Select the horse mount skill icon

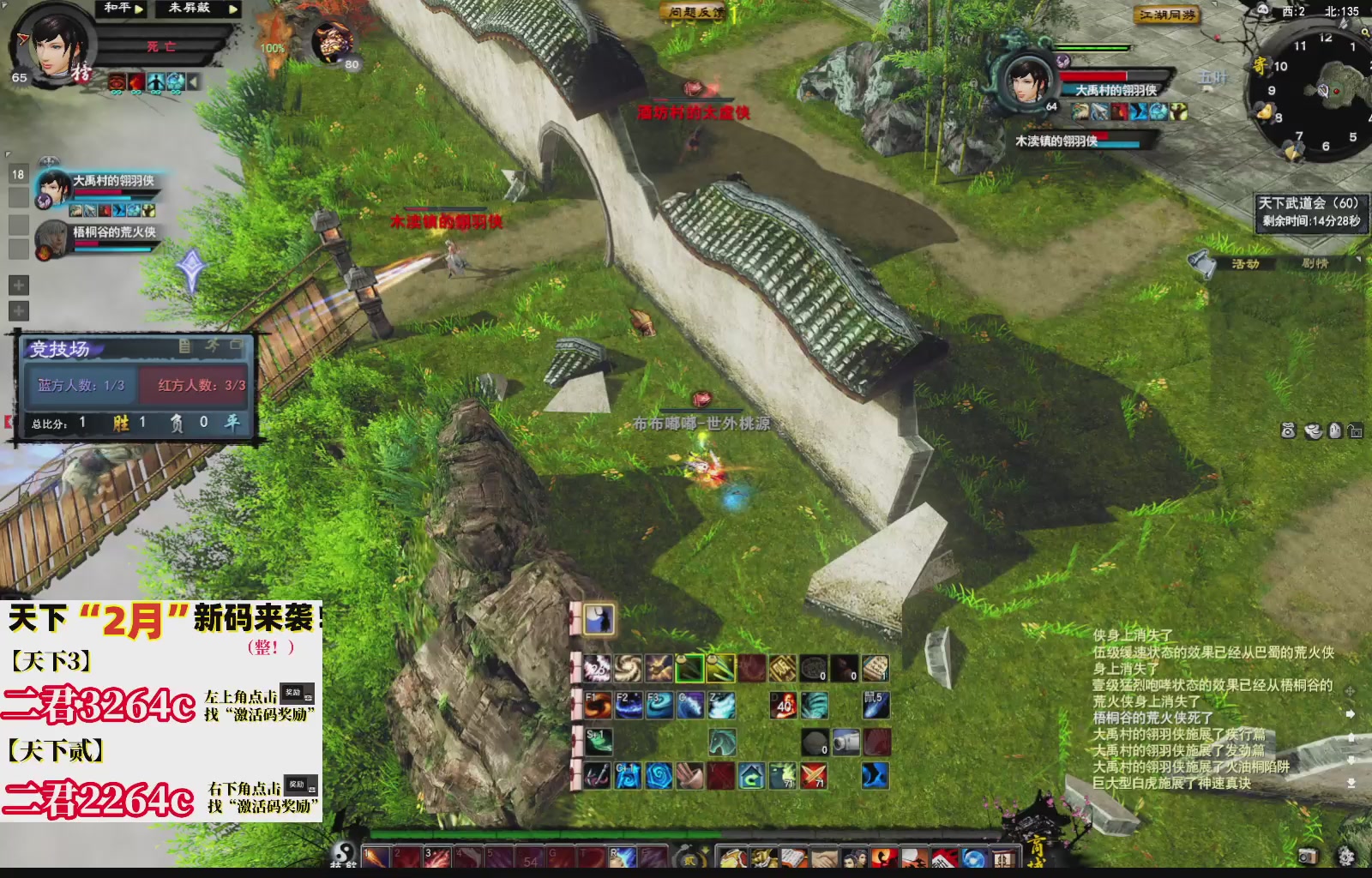point(723,743)
